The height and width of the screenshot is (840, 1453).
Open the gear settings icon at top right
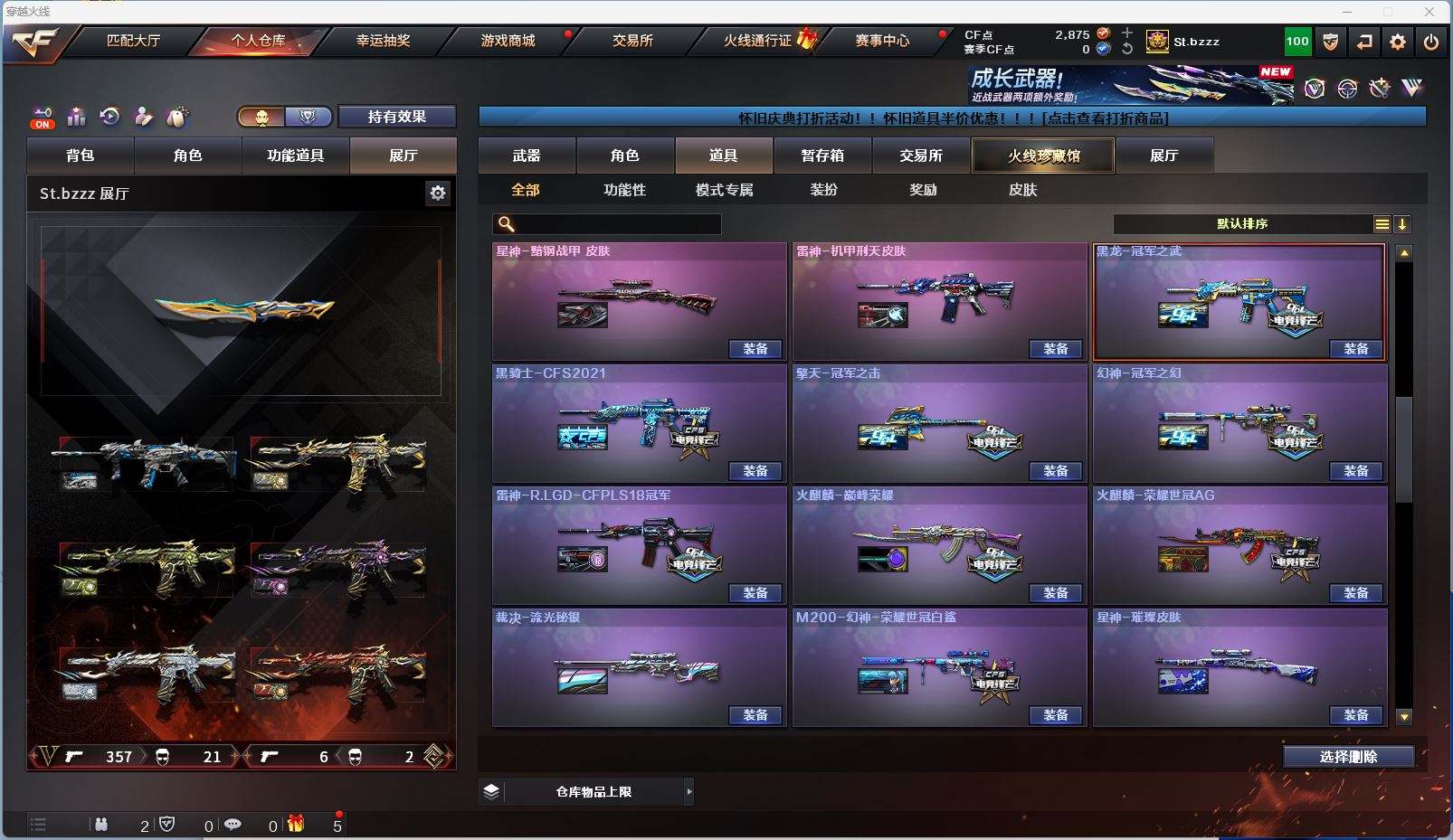coord(1398,42)
